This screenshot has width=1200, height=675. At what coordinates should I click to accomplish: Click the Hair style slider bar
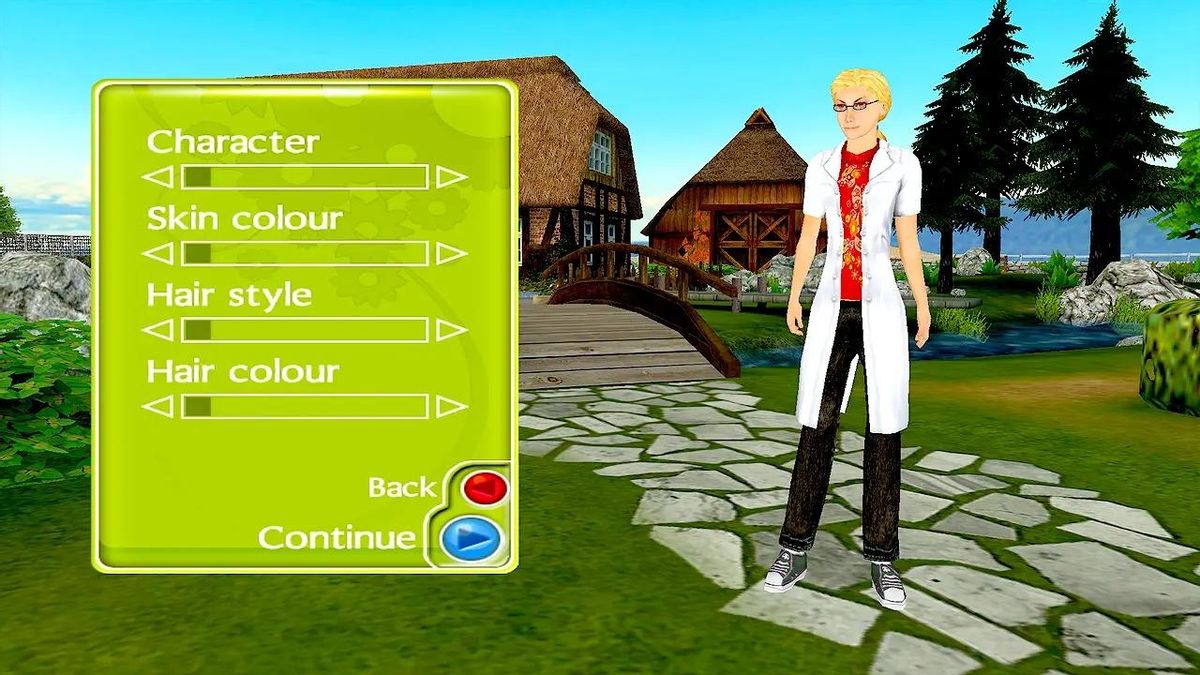click(x=305, y=330)
